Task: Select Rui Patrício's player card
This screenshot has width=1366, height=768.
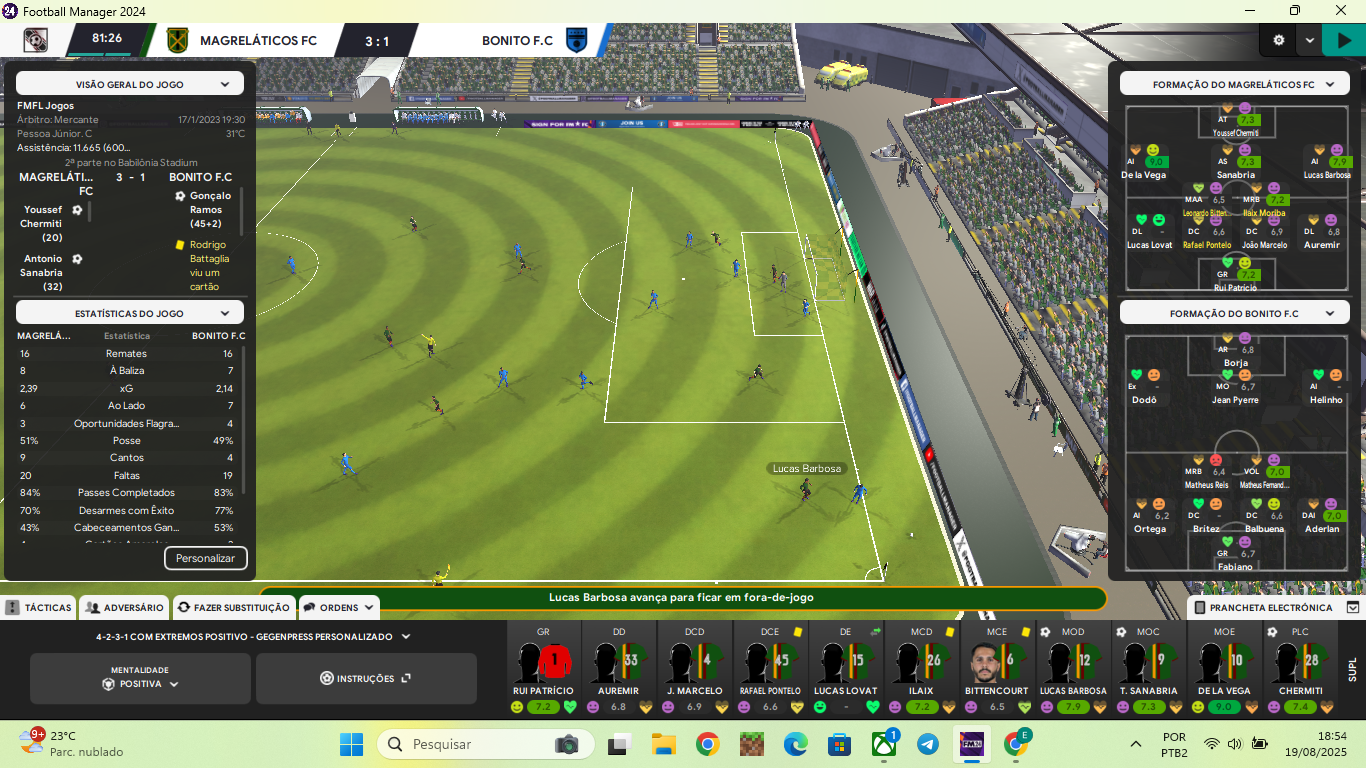Action: click(543, 667)
